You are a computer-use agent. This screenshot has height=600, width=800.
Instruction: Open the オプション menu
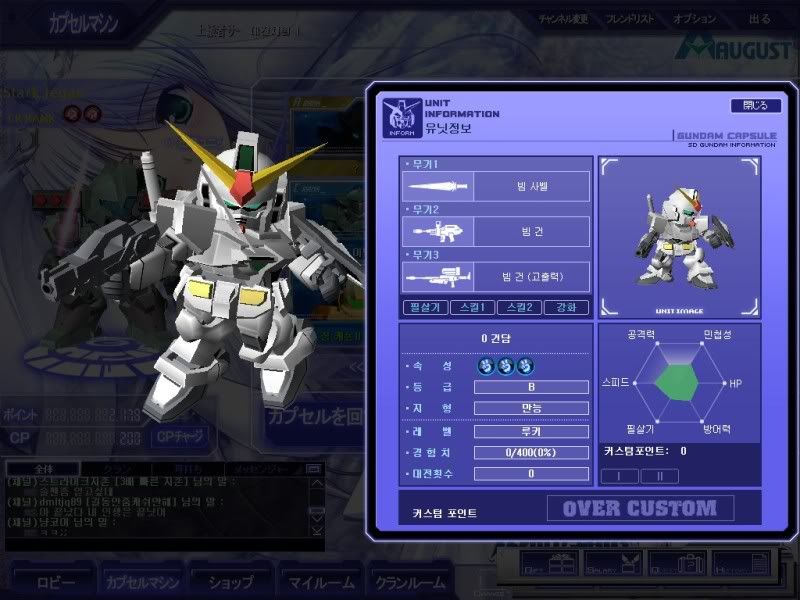[x=694, y=19]
